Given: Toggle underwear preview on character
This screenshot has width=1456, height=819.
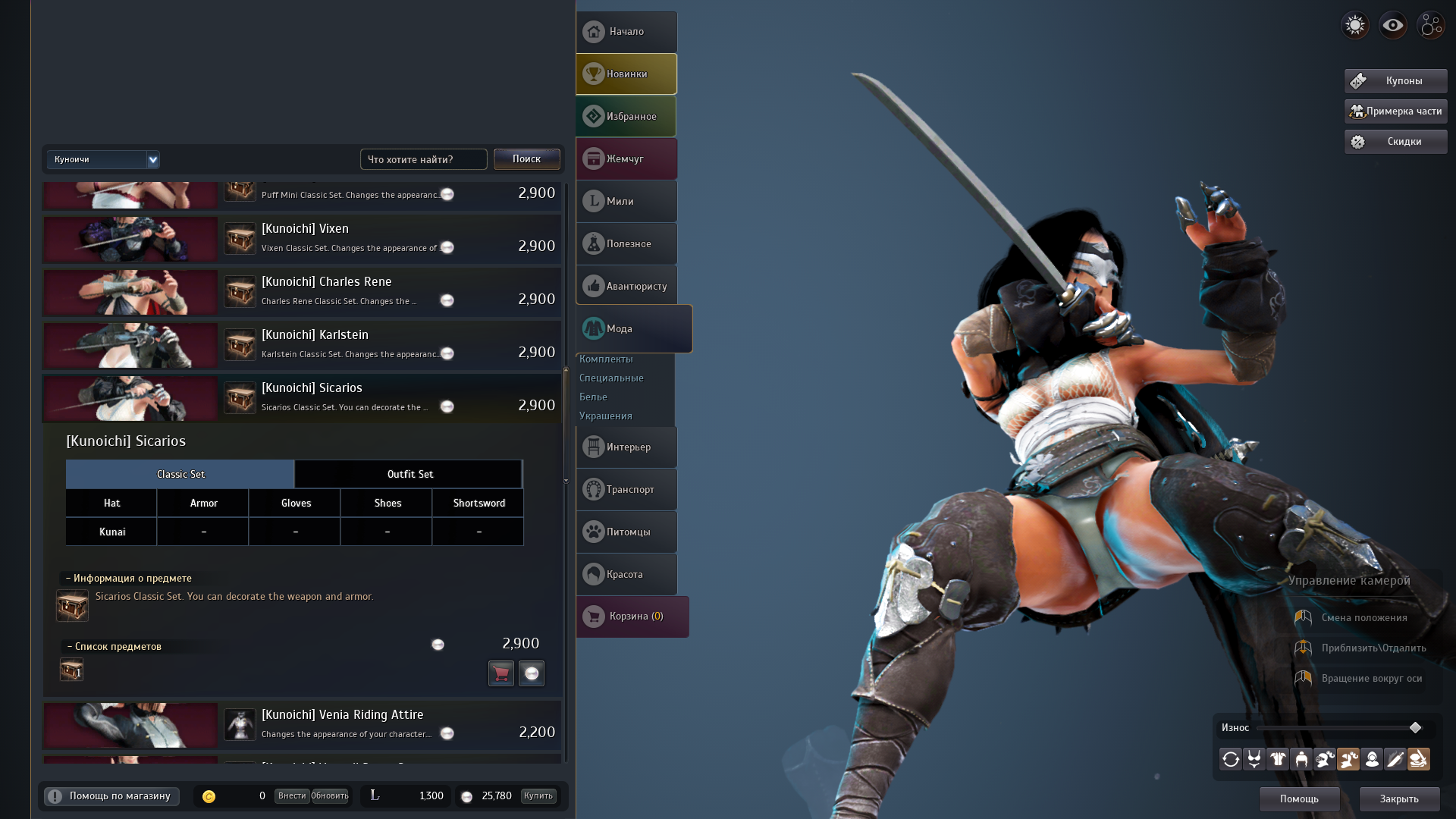Looking at the screenshot, I should point(1254,759).
